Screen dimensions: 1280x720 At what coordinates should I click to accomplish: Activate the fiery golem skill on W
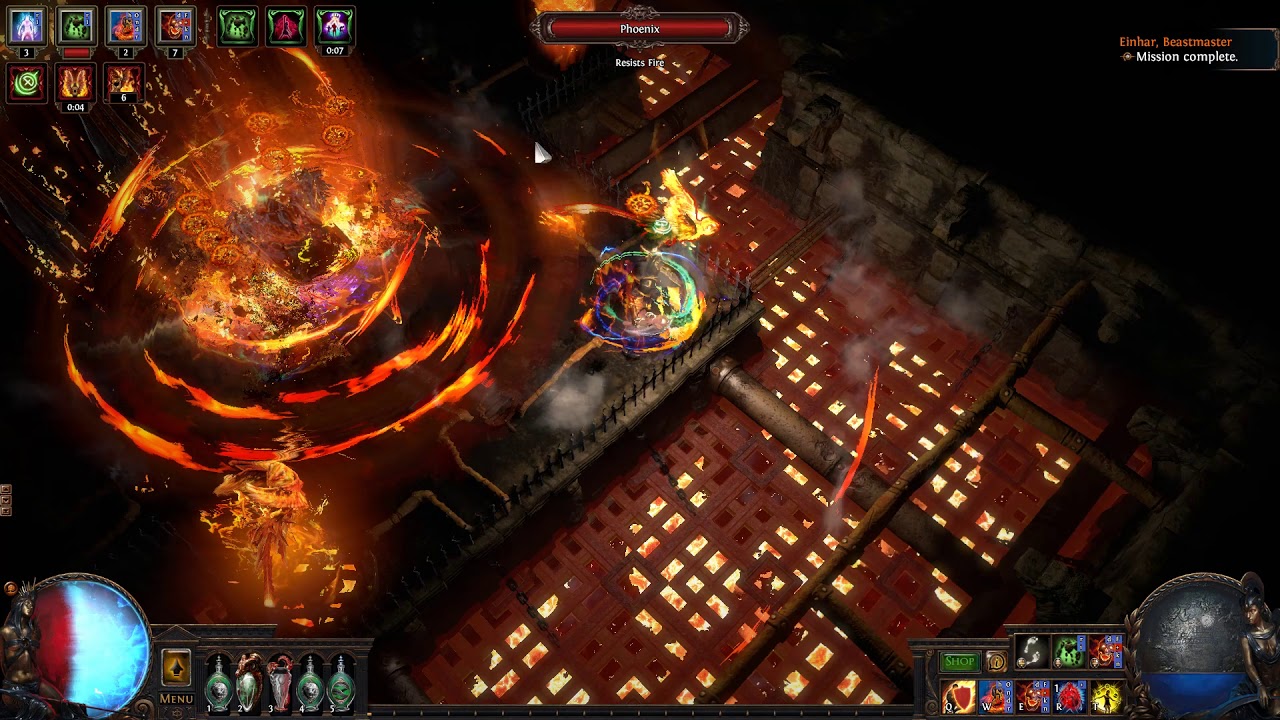tap(996, 696)
